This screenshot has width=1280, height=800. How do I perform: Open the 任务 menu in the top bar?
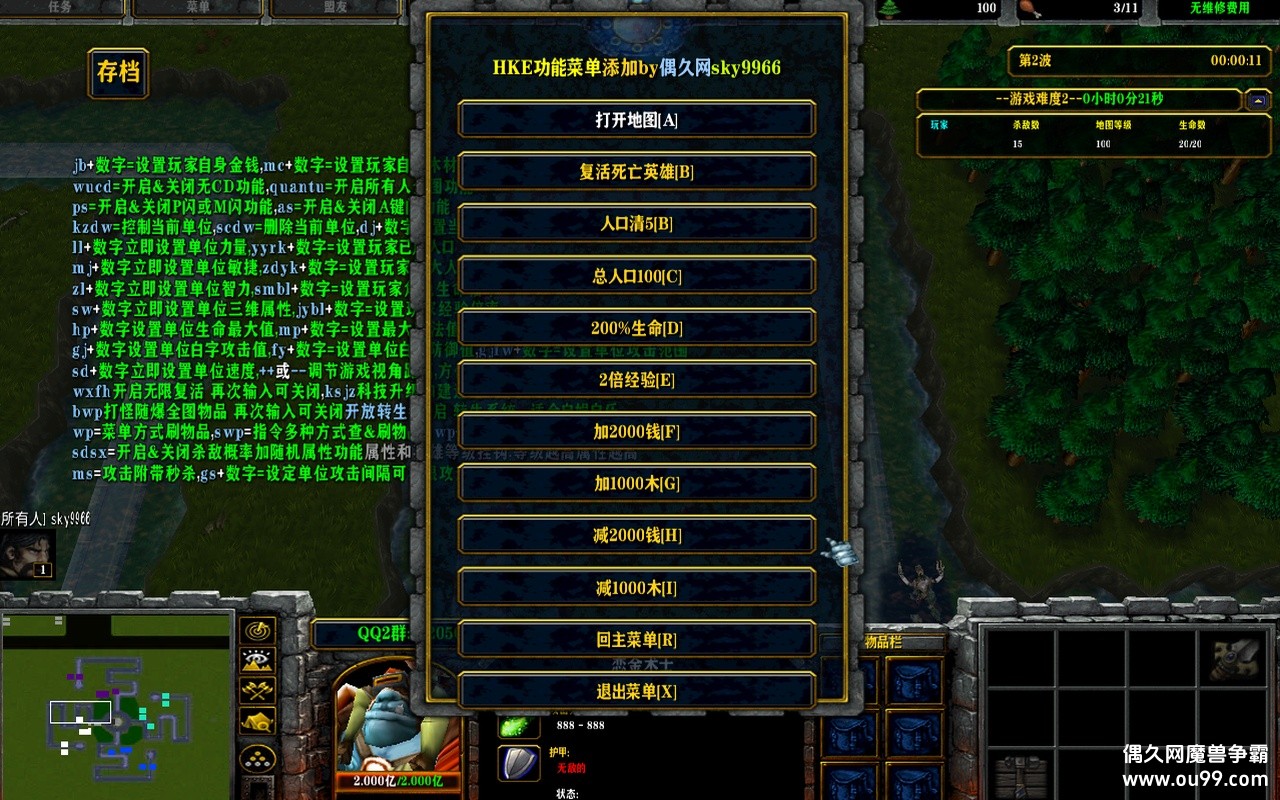click(60, 6)
